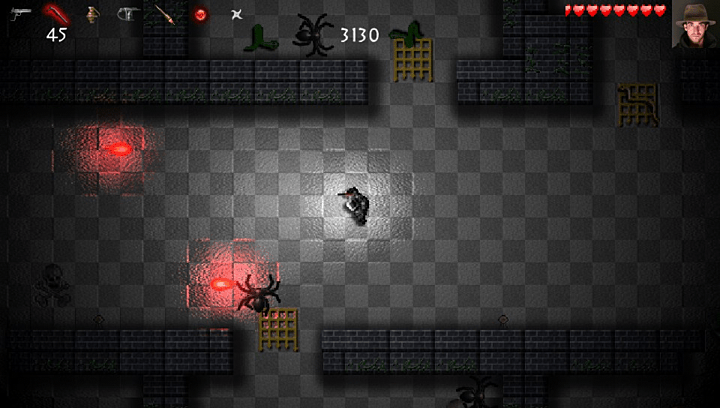Click the hero portrait with hat
The image size is (720, 408).
(693, 24)
